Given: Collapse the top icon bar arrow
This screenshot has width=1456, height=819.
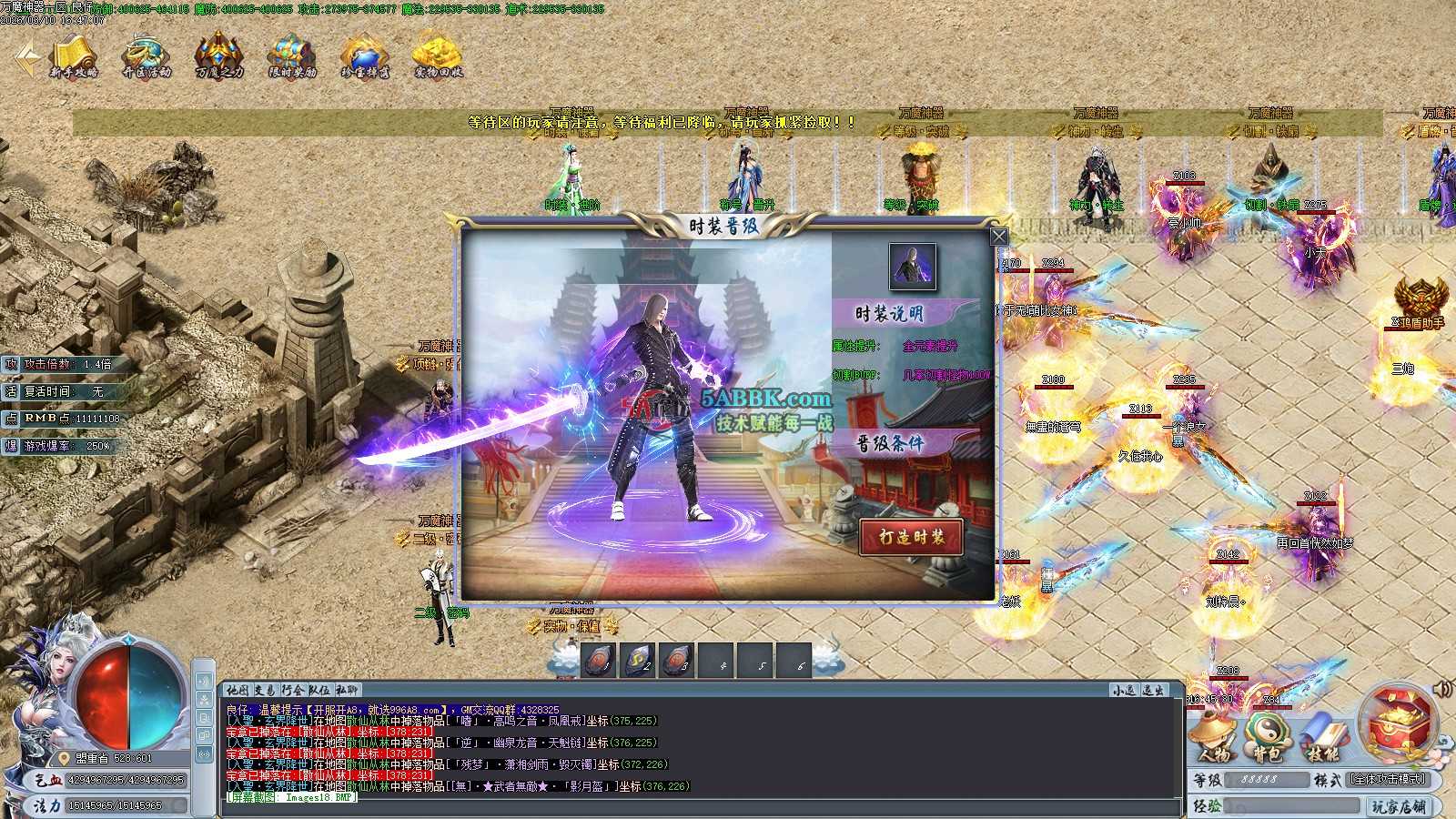Looking at the screenshot, I should pos(27,58).
